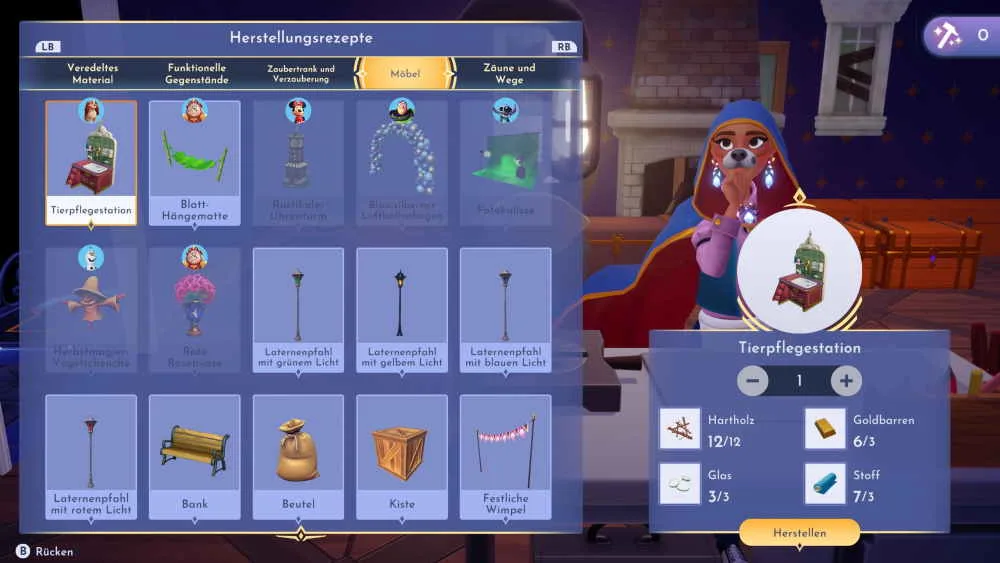Choose Laternenpfahl mit gelbem Licht
Viewport: 1000px width, 563px height.
pos(401,309)
